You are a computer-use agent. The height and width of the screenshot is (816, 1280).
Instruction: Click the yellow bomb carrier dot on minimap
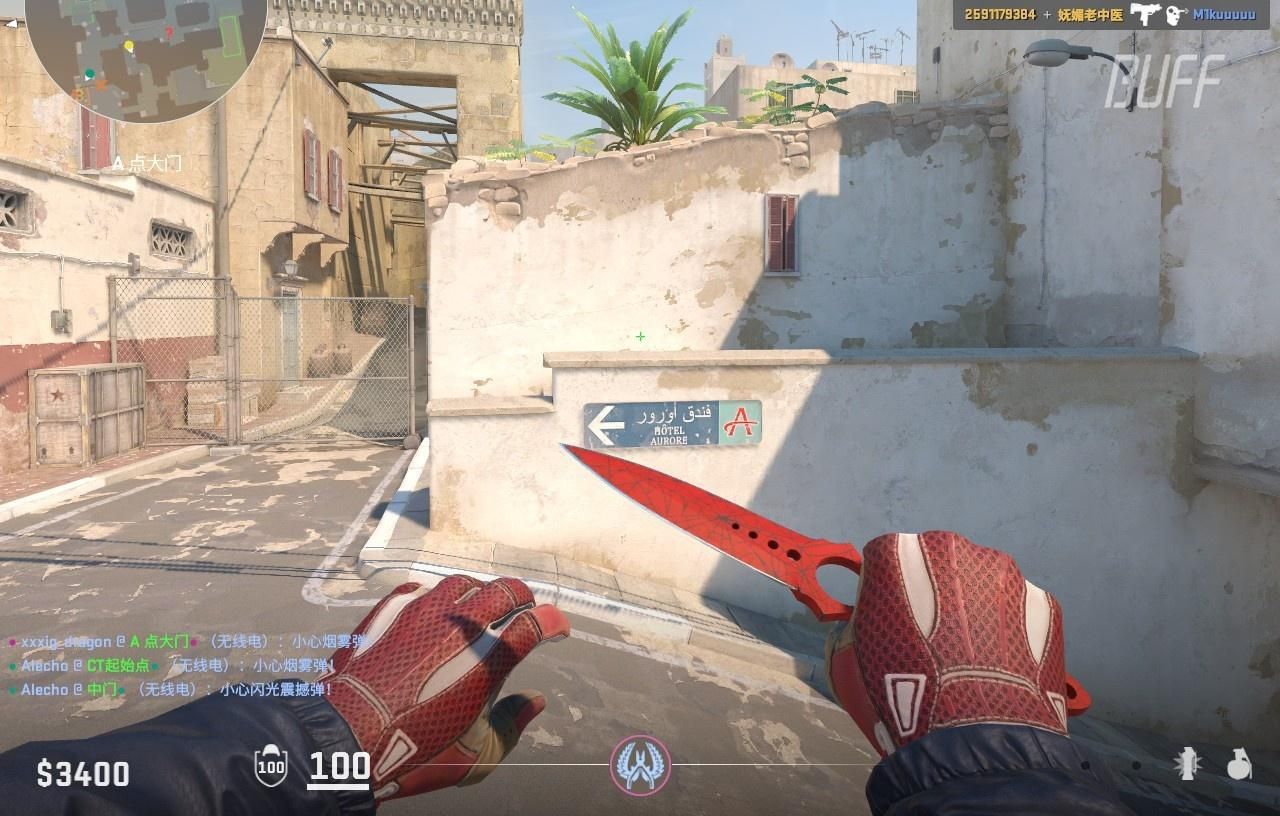(126, 46)
